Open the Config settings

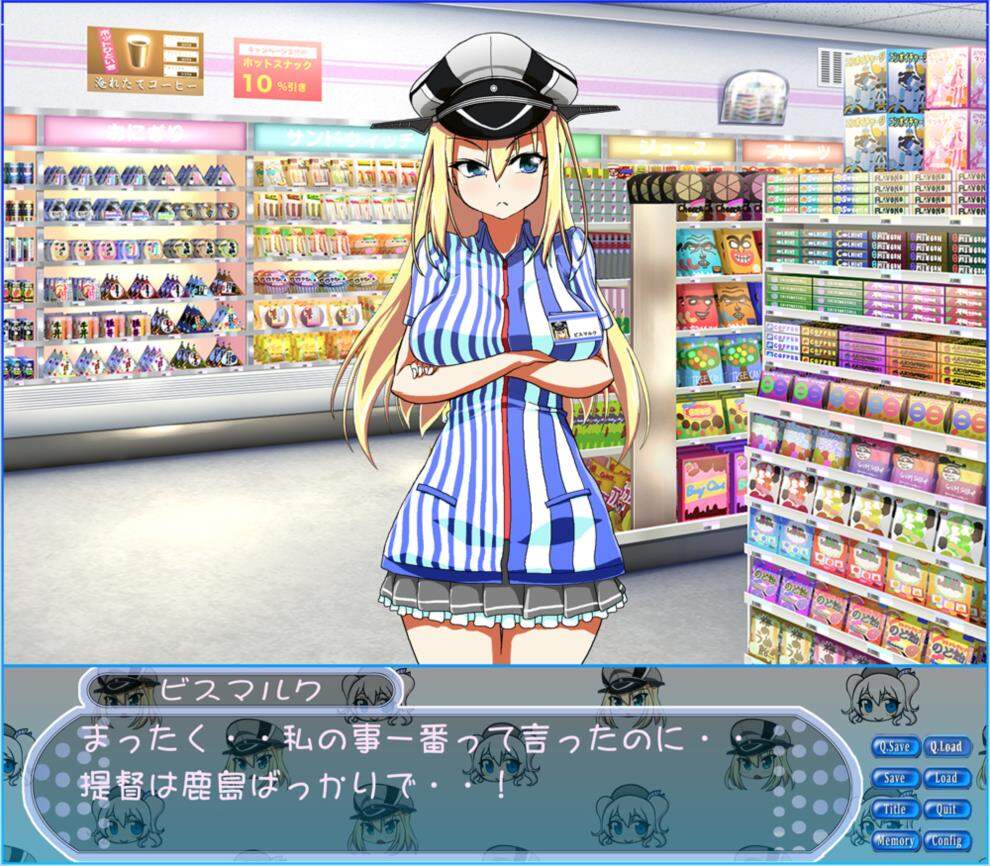945,841
